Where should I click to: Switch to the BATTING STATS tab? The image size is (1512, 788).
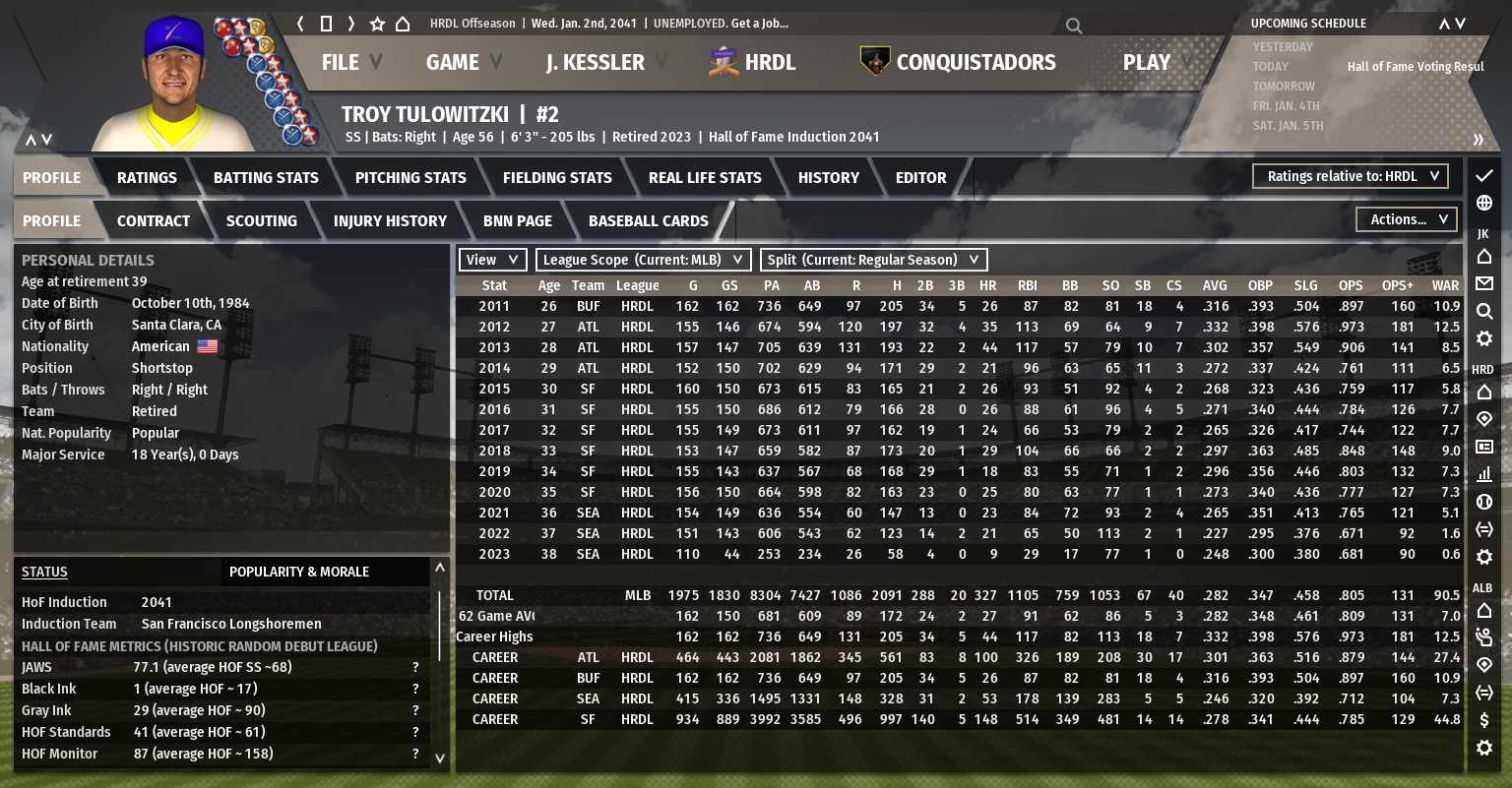[x=266, y=178]
